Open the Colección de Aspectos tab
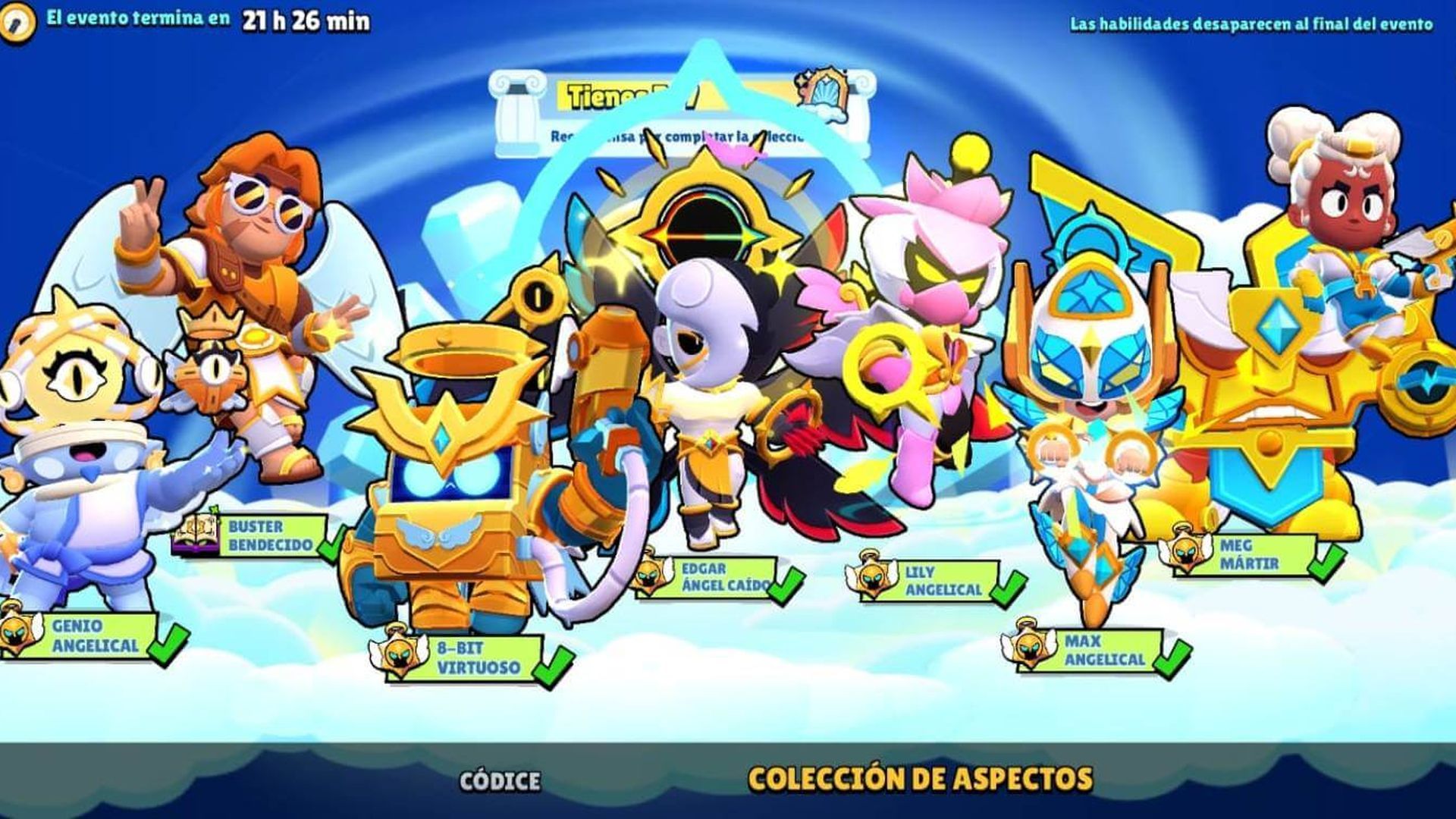This screenshot has height=819, width=1456. click(x=920, y=778)
